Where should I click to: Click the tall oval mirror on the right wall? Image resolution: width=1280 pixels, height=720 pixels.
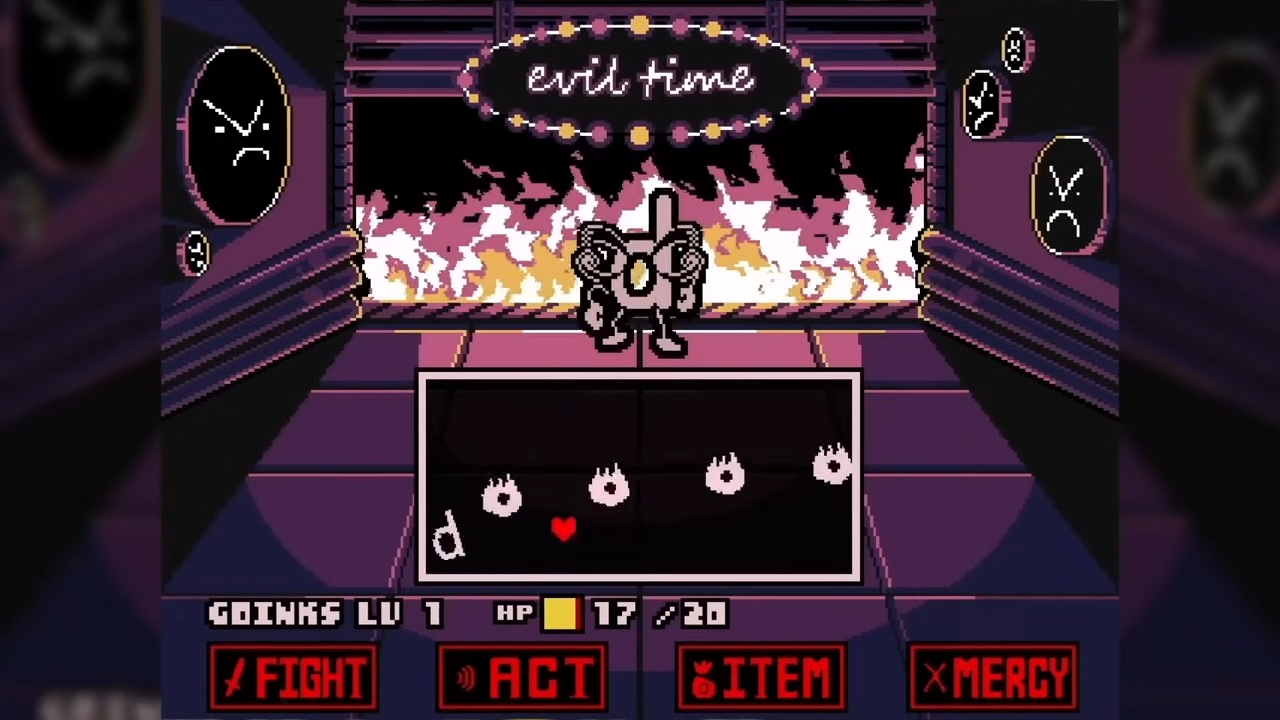coord(1068,195)
